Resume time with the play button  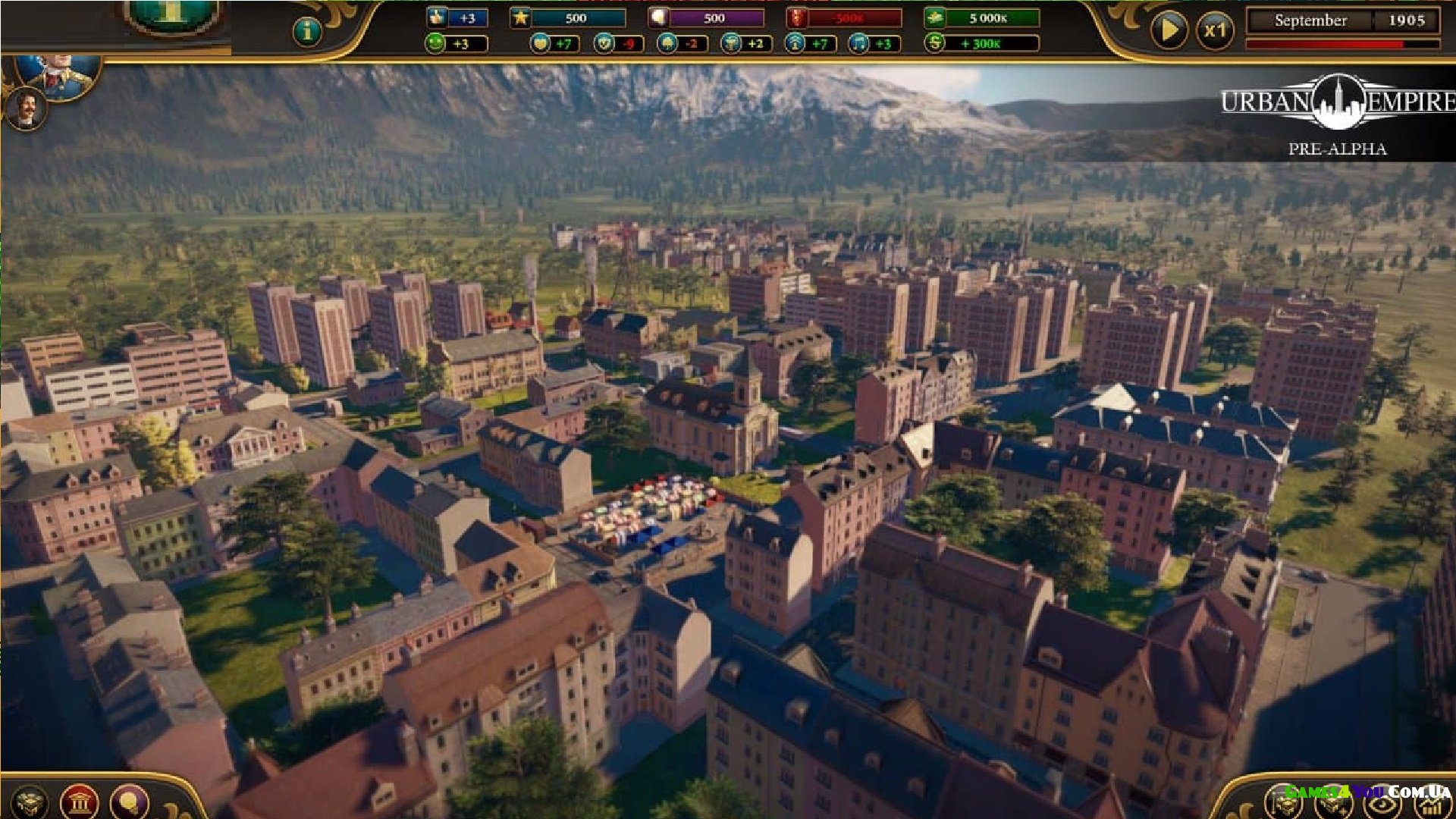coord(1169,31)
